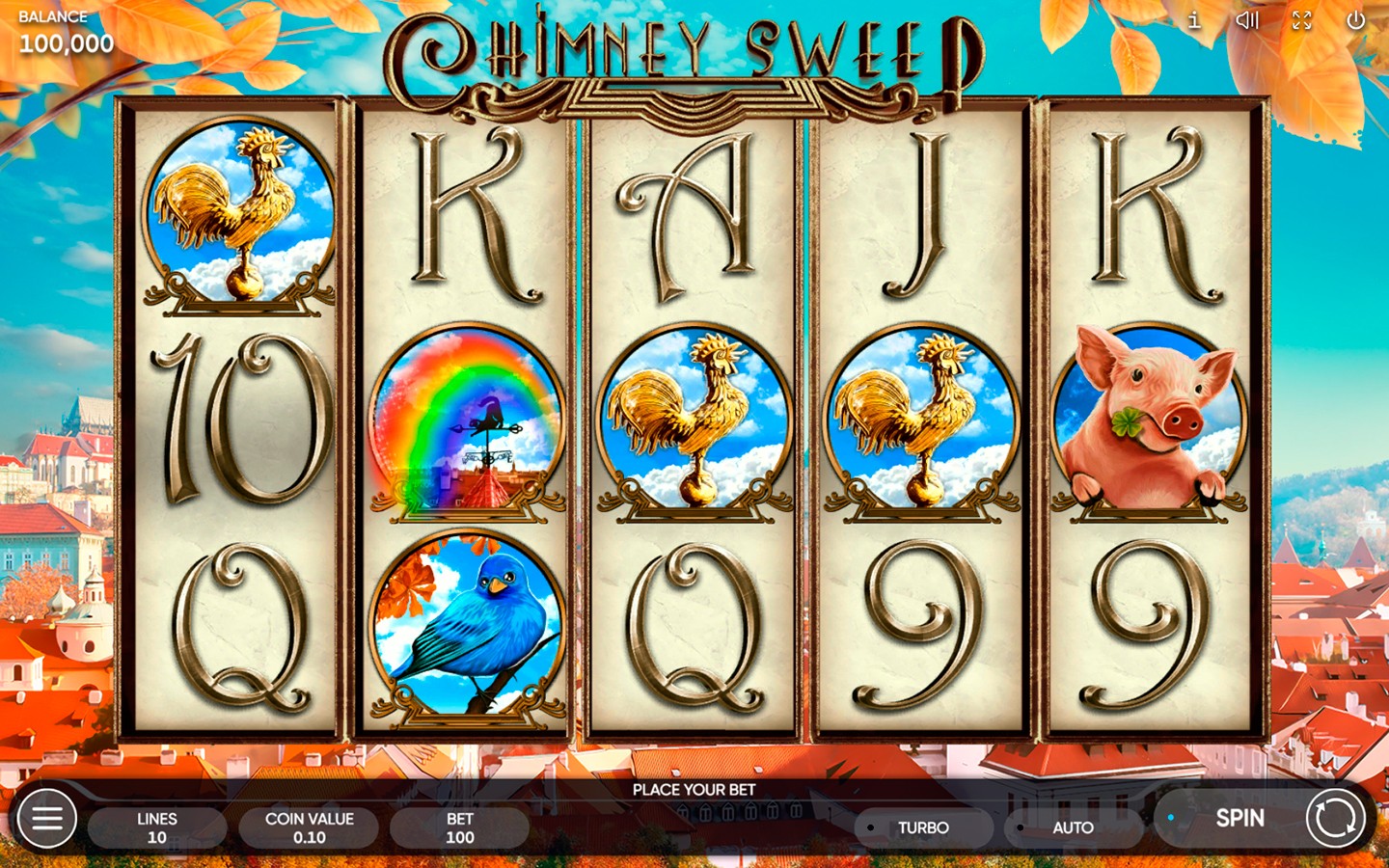
Task: Exit the game via power icon
Action: 1354,20
